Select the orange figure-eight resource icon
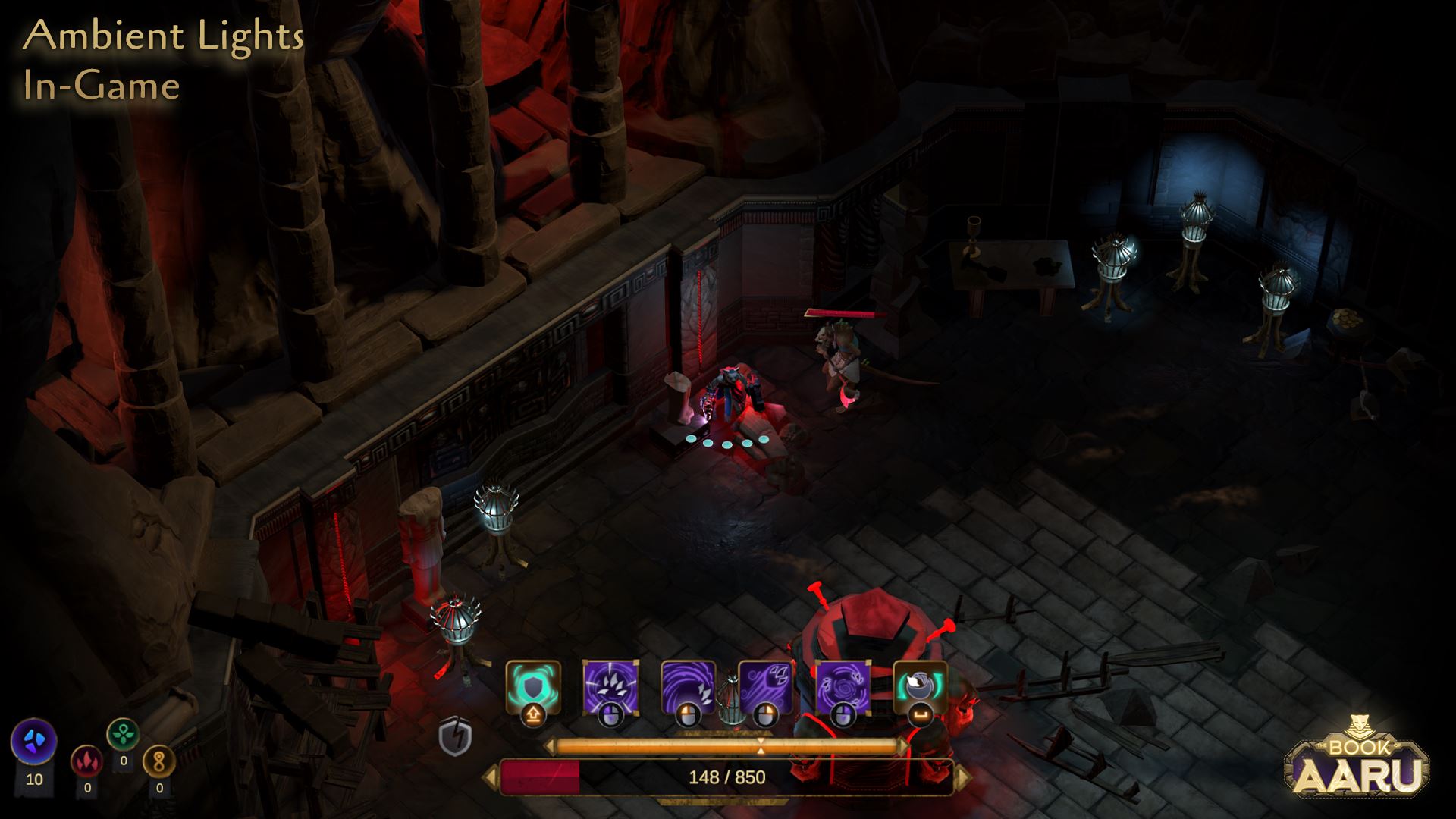 click(x=158, y=761)
